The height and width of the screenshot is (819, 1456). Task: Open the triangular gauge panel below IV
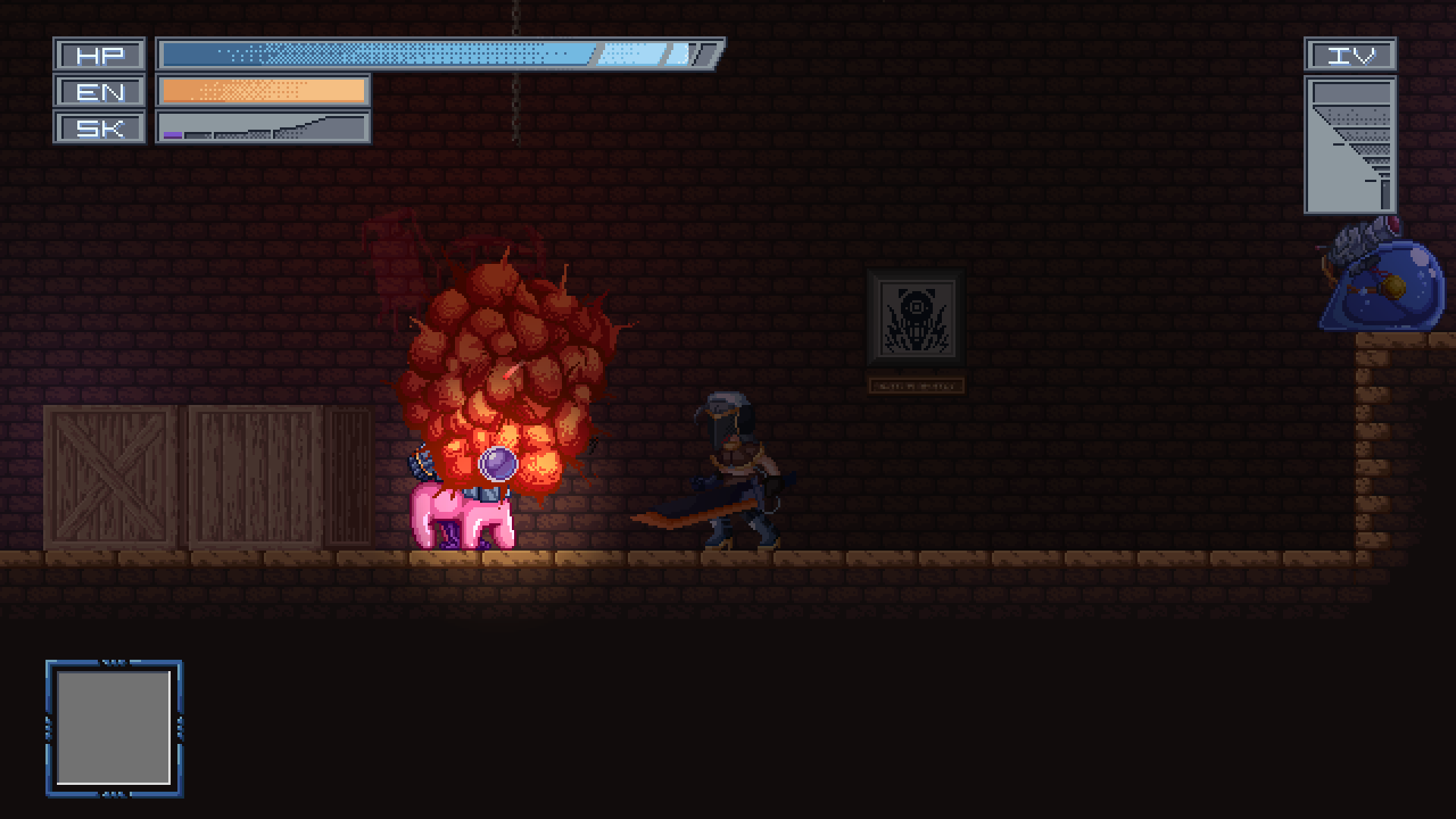(x=1350, y=144)
